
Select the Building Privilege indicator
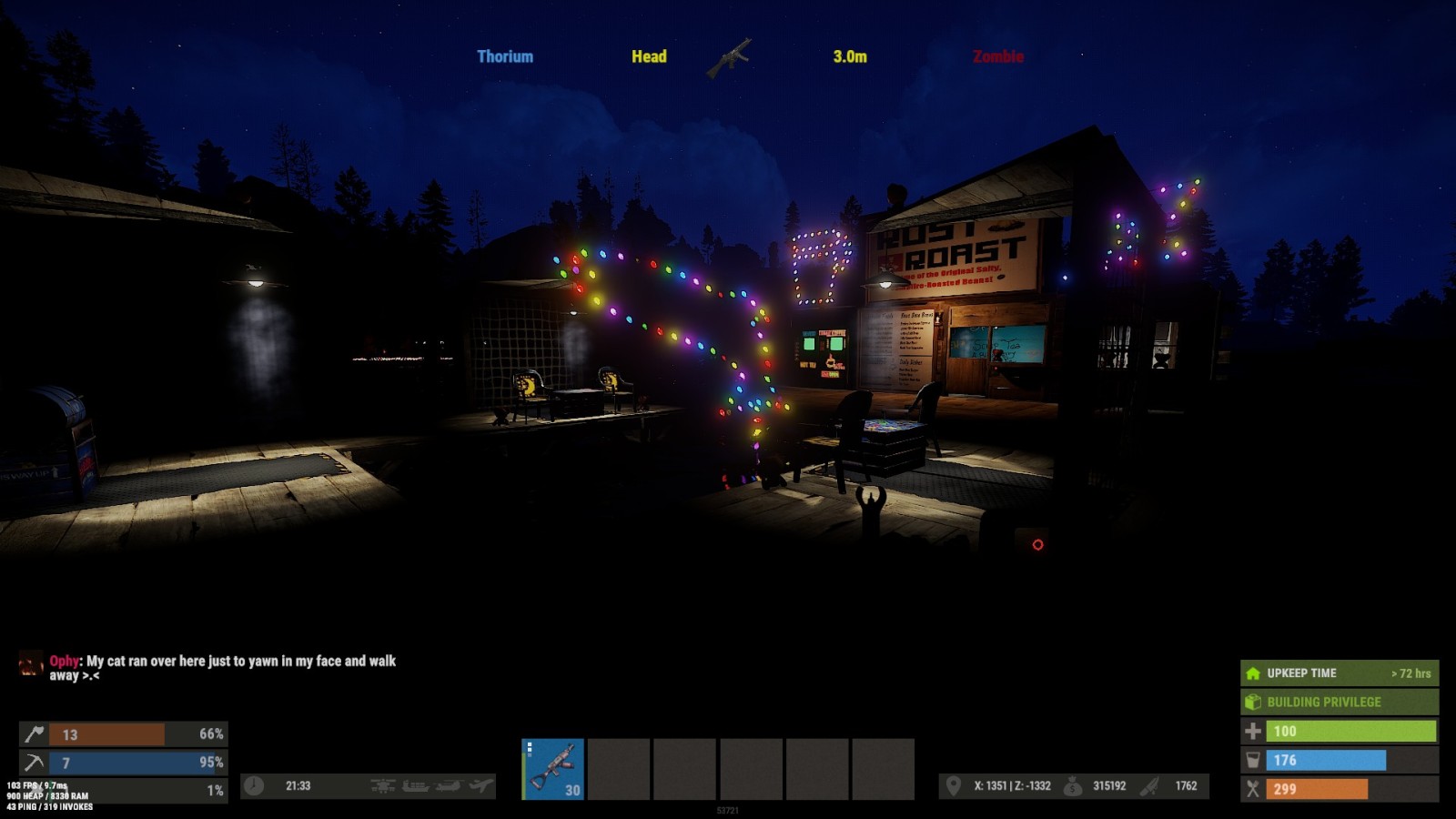(x=1339, y=703)
